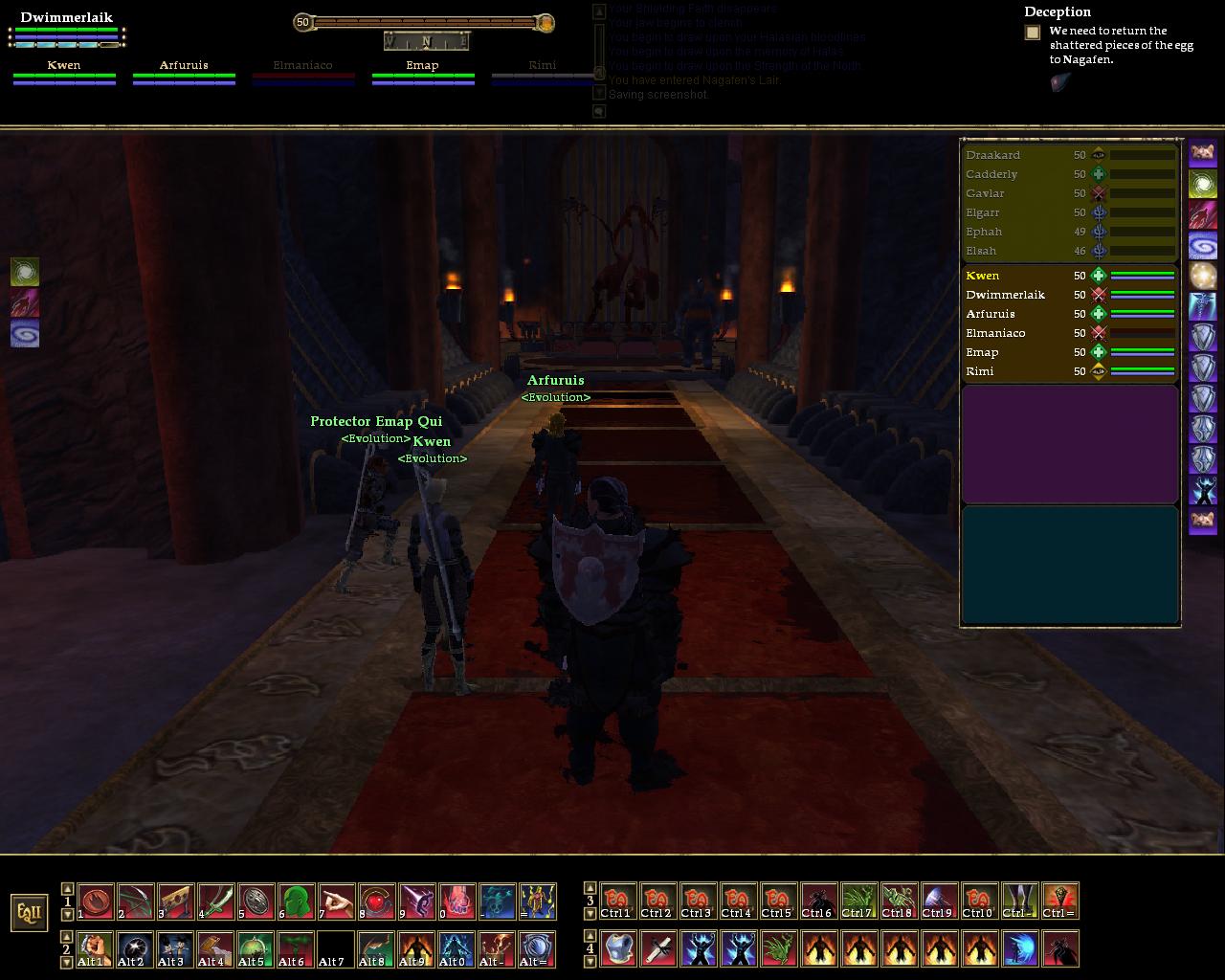This screenshot has height=980, width=1225.
Task: Open the EQII main menu button
Action: pos(30,912)
